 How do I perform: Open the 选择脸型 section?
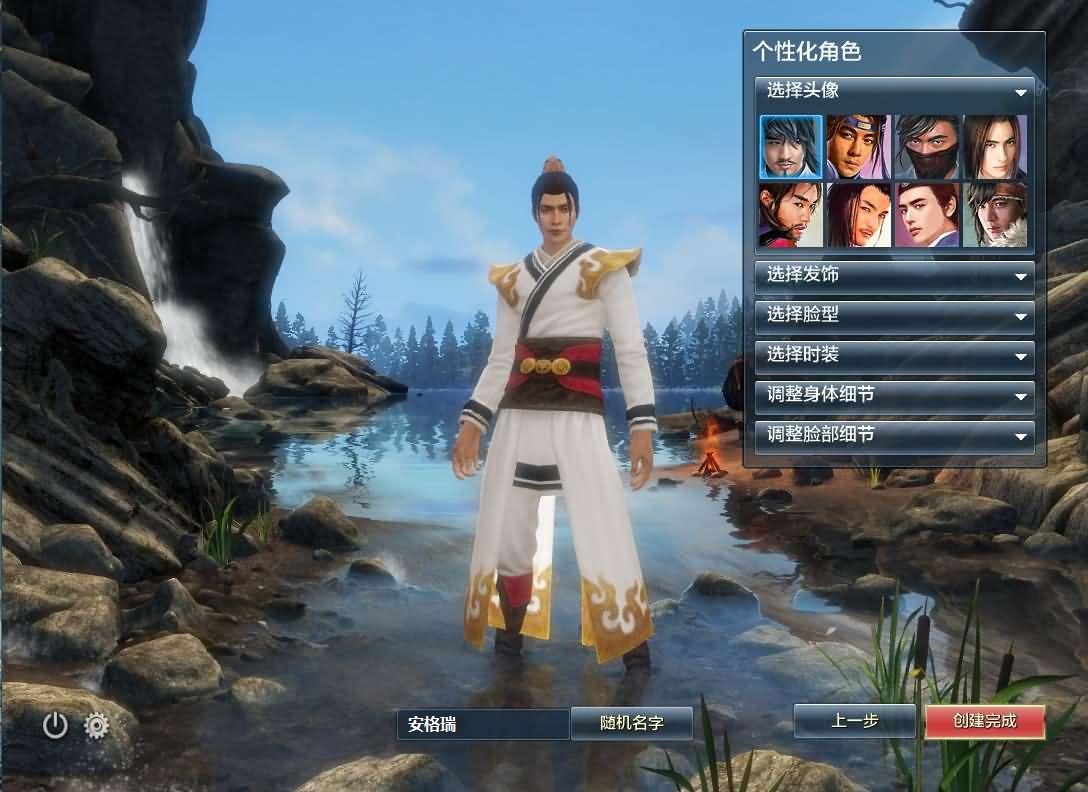[x=895, y=315]
